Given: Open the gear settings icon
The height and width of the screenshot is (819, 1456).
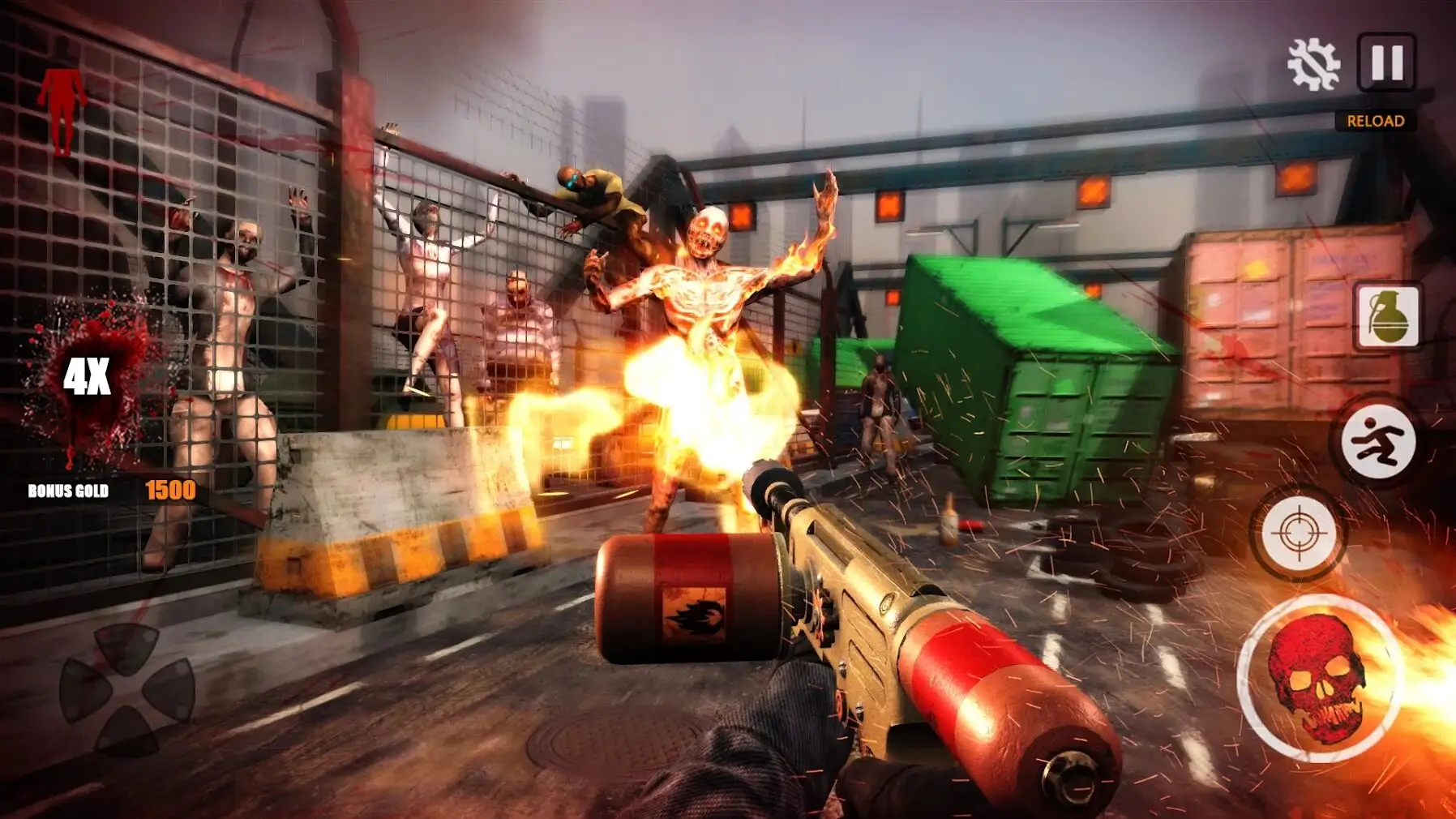Looking at the screenshot, I should coord(1313,64).
